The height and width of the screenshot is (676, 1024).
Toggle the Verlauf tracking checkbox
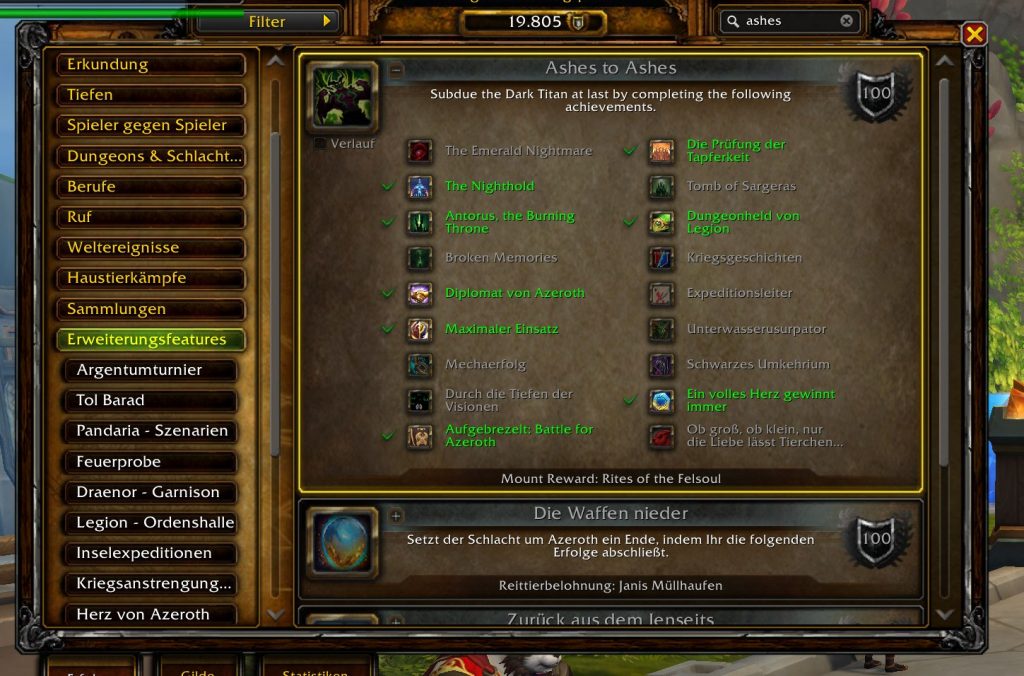pyautogui.click(x=320, y=144)
